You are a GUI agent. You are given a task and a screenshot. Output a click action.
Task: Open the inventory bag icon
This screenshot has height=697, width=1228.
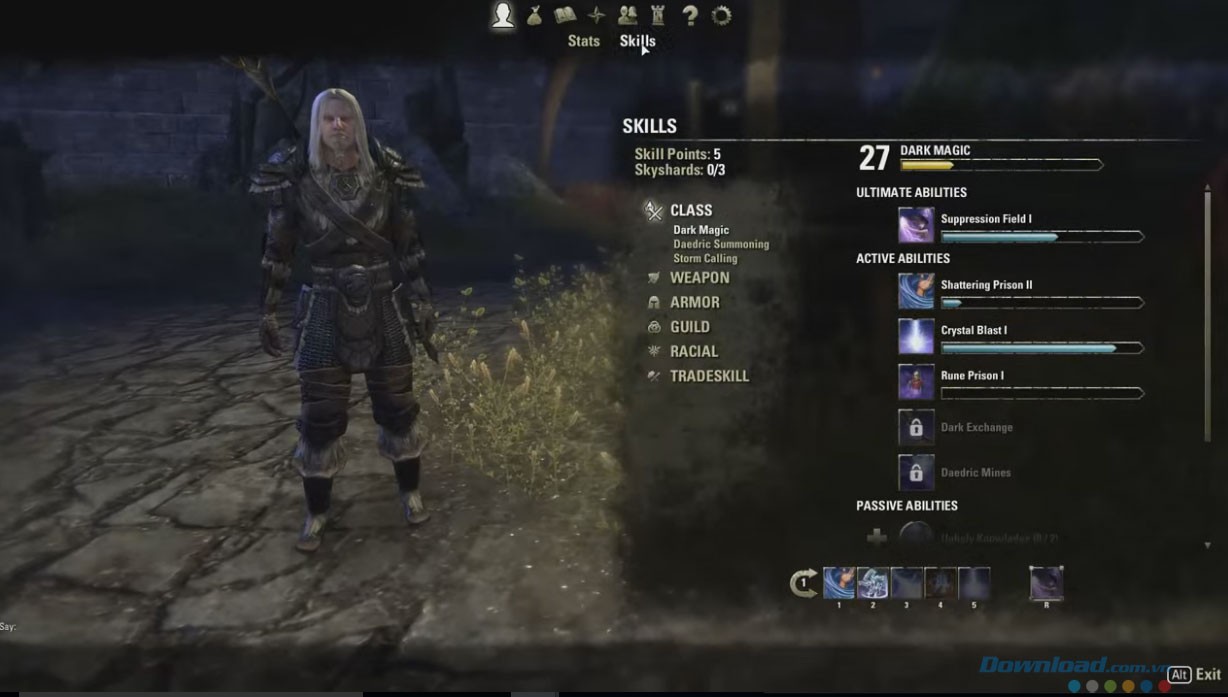tap(535, 15)
